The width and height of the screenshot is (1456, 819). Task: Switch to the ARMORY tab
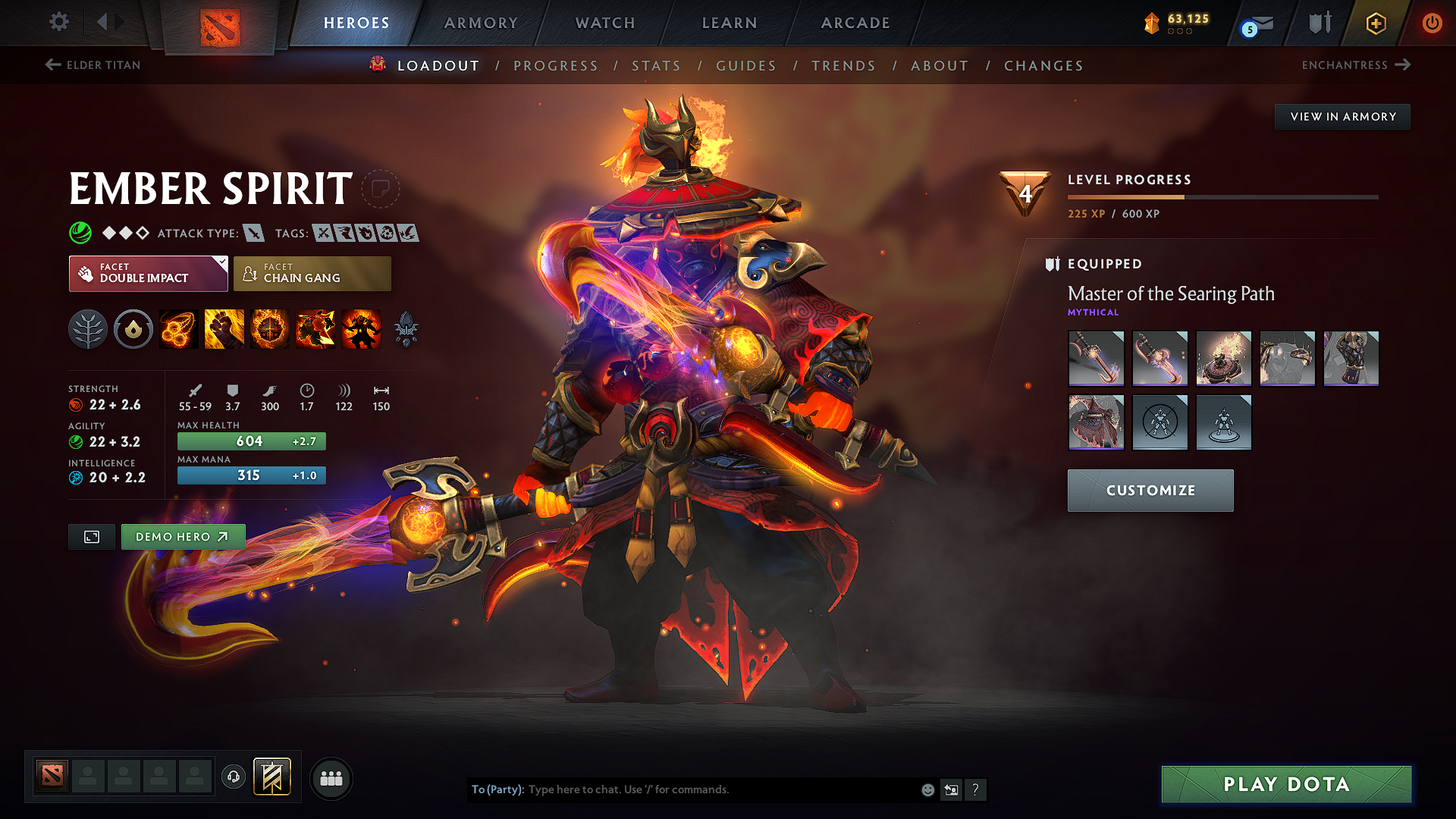(481, 23)
